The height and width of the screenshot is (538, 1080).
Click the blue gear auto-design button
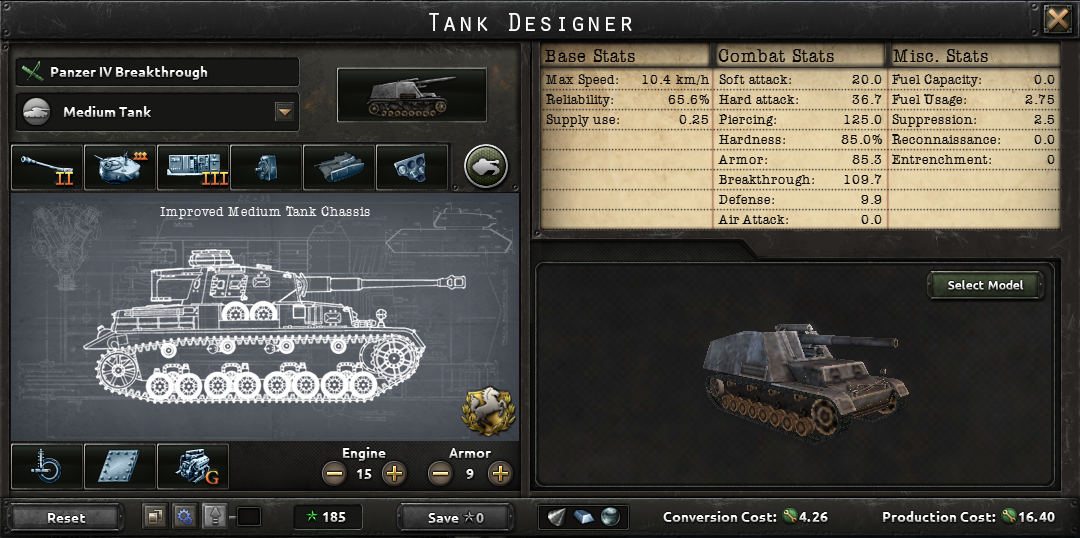tap(184, 517)
